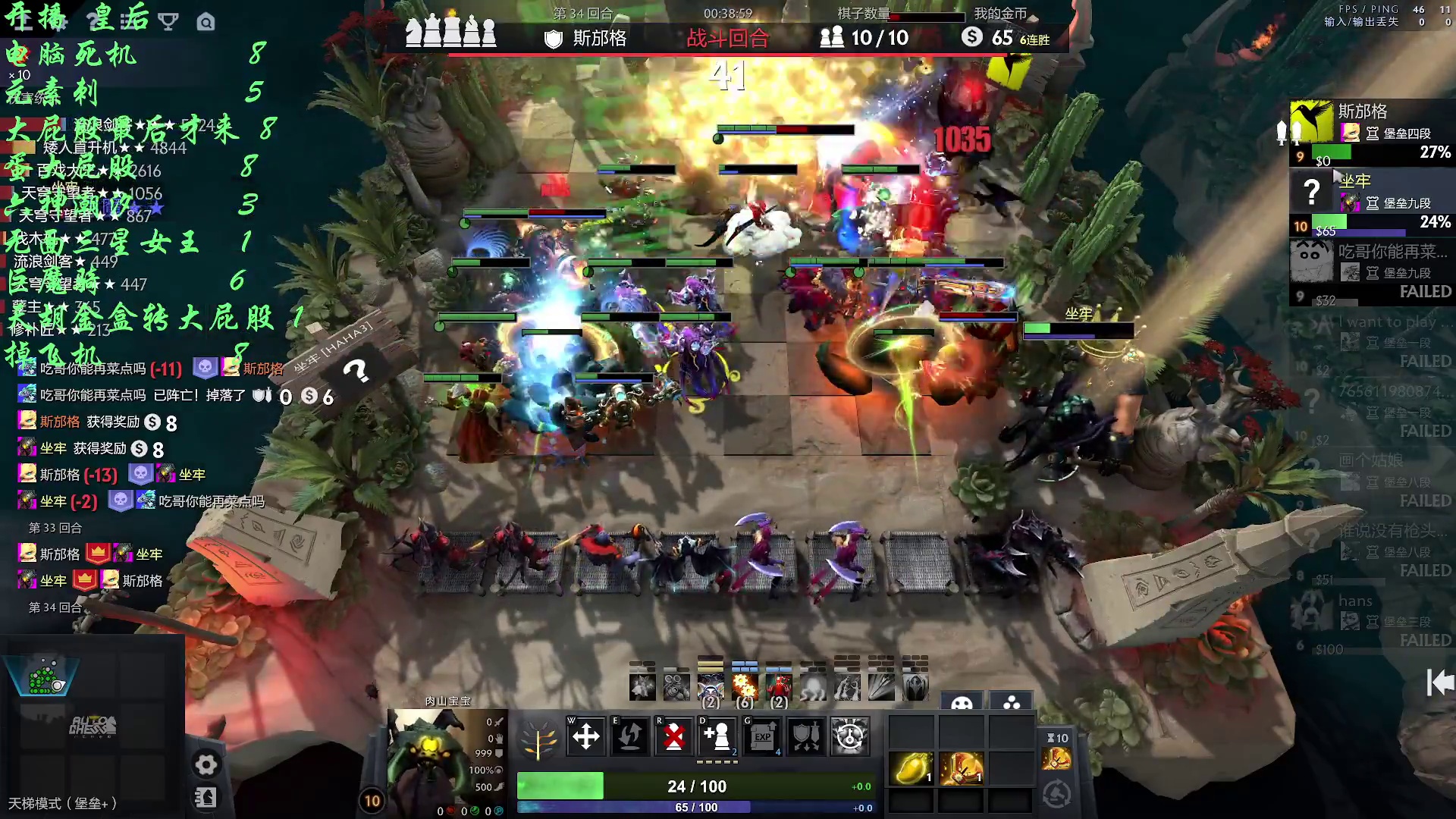Show the six gears synergy icon details
Image resolution: width=1456 pixels, height=819 pixels.
[745, 687]
